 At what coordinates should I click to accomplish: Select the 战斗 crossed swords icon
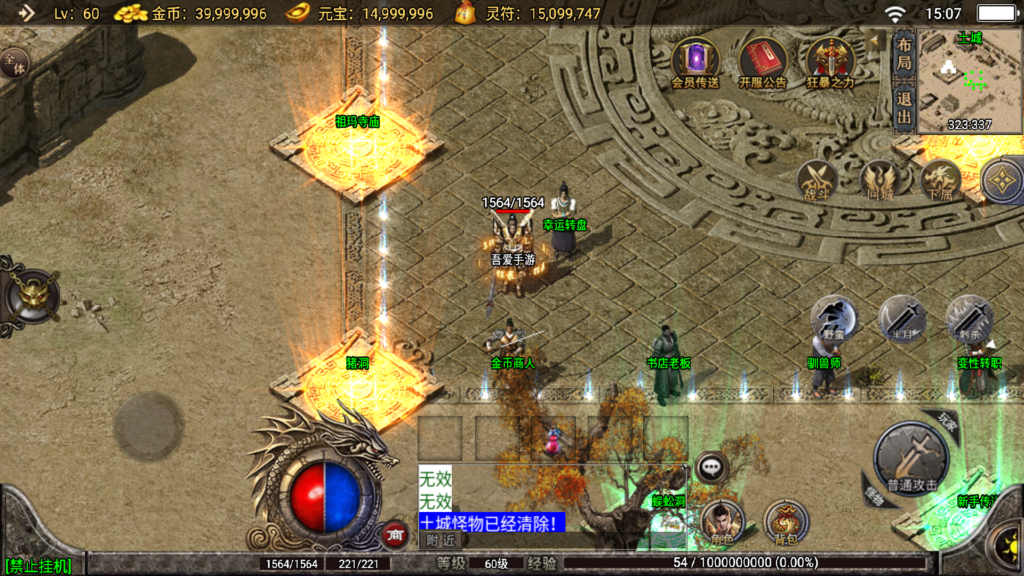[x=818, y=181]
